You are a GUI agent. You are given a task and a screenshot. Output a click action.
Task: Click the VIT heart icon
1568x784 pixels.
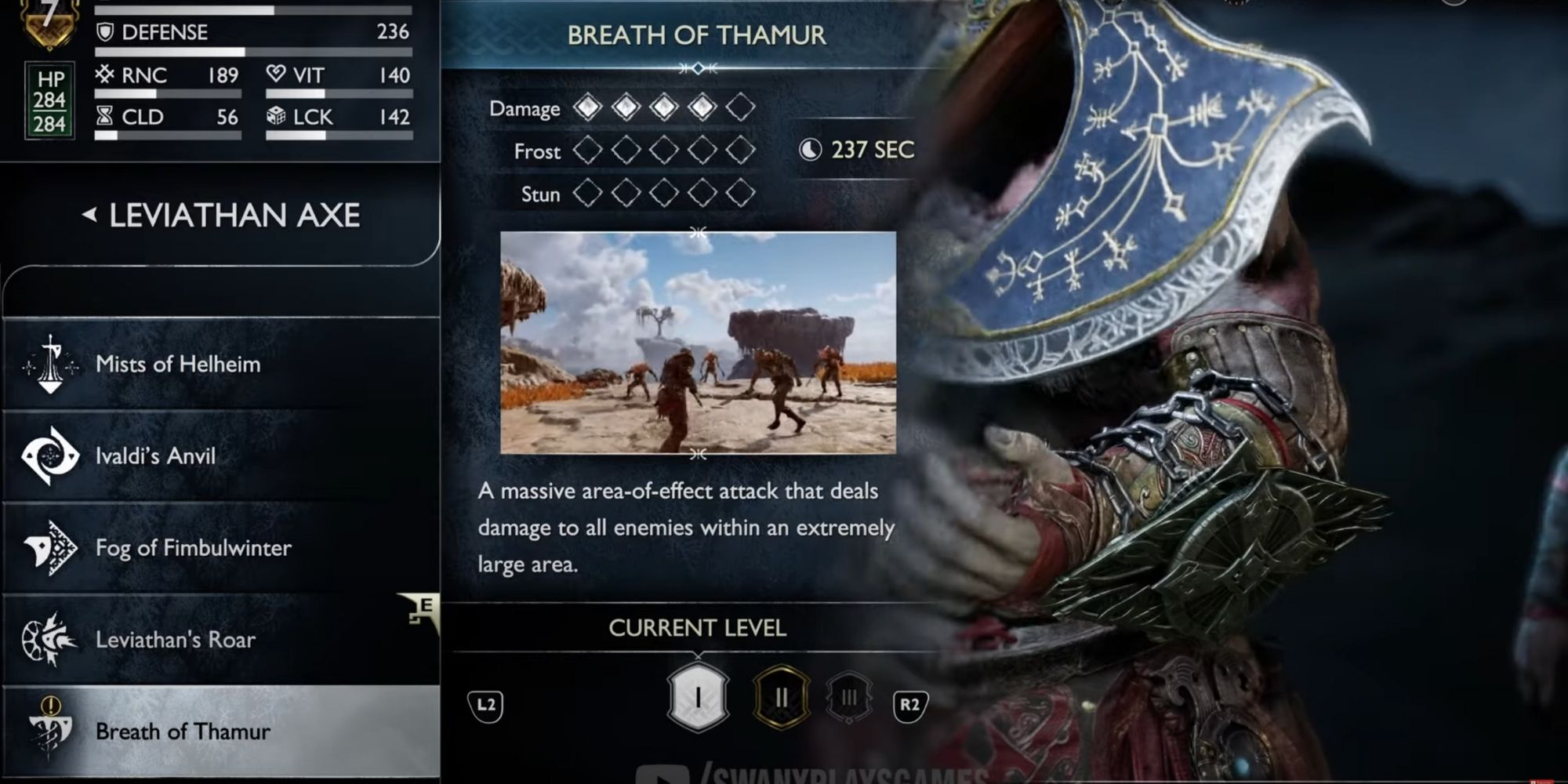pos(275,74)
